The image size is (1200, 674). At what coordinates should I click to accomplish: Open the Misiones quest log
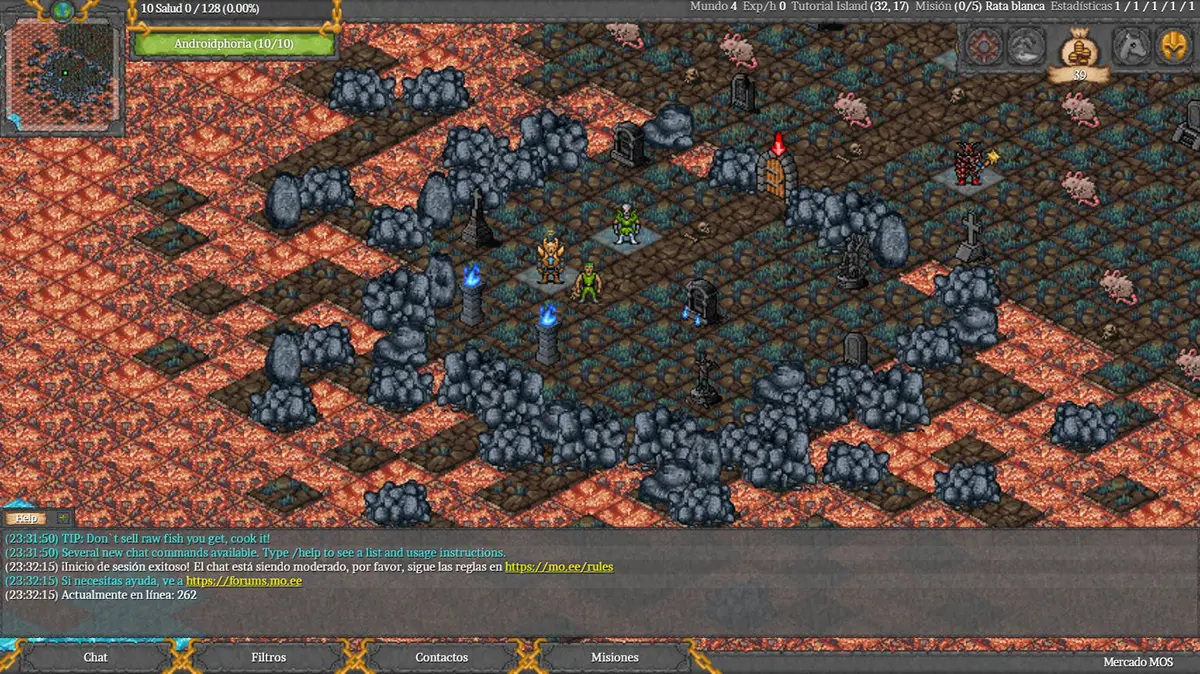coord(614,657)
